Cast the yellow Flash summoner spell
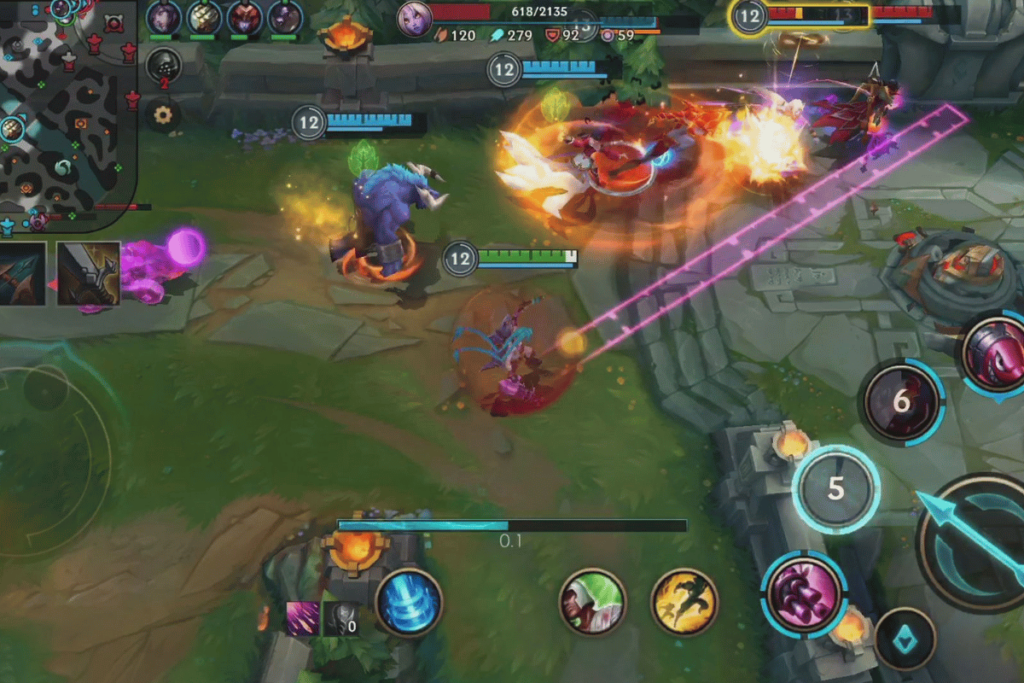The image size is (1024, 683). [684, 602]
